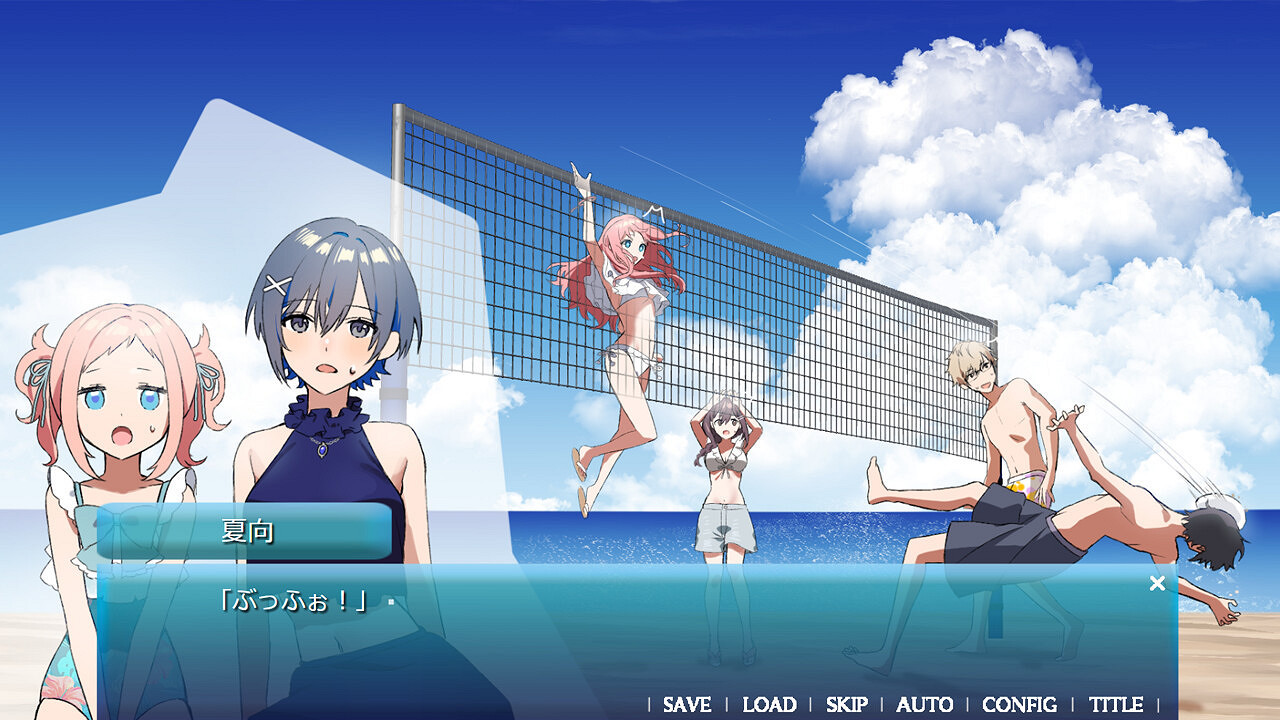Image resolution: width=1280 pixels, height=720 pixels.
Task: Click the AUTO label on the bottom bar
Action: (923, 705)
